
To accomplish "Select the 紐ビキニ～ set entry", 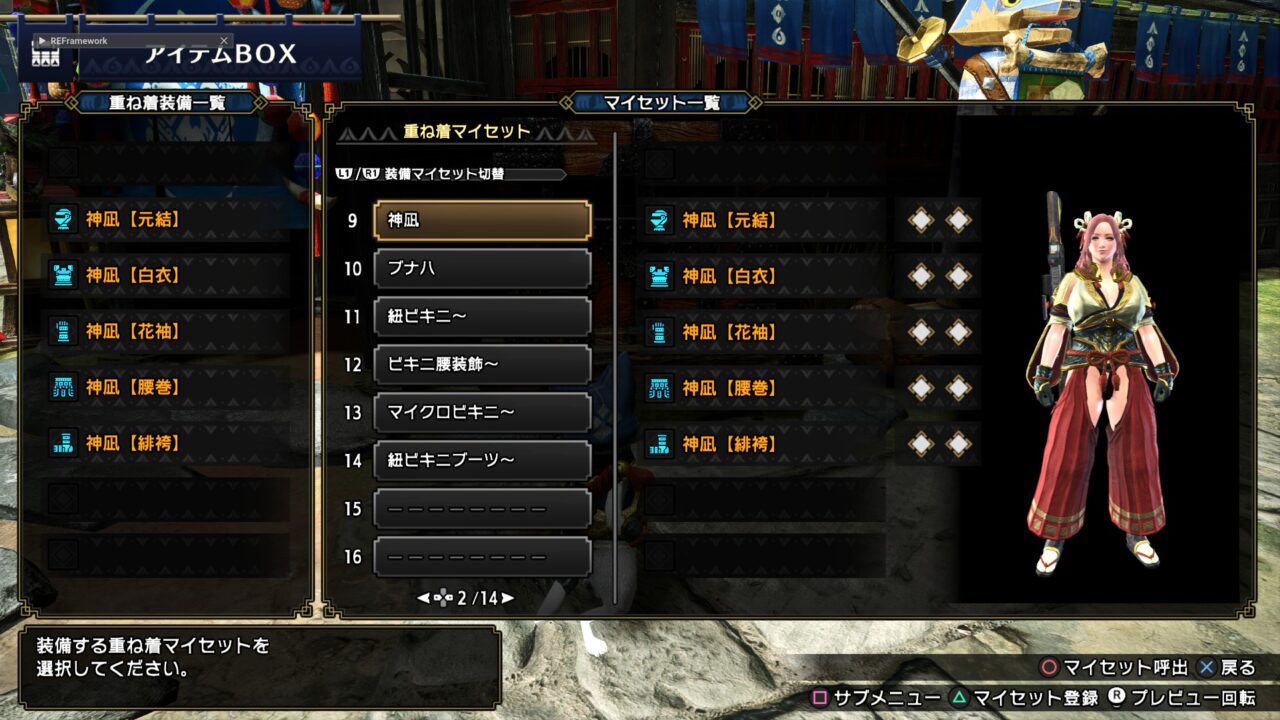I will pos(482,317).
